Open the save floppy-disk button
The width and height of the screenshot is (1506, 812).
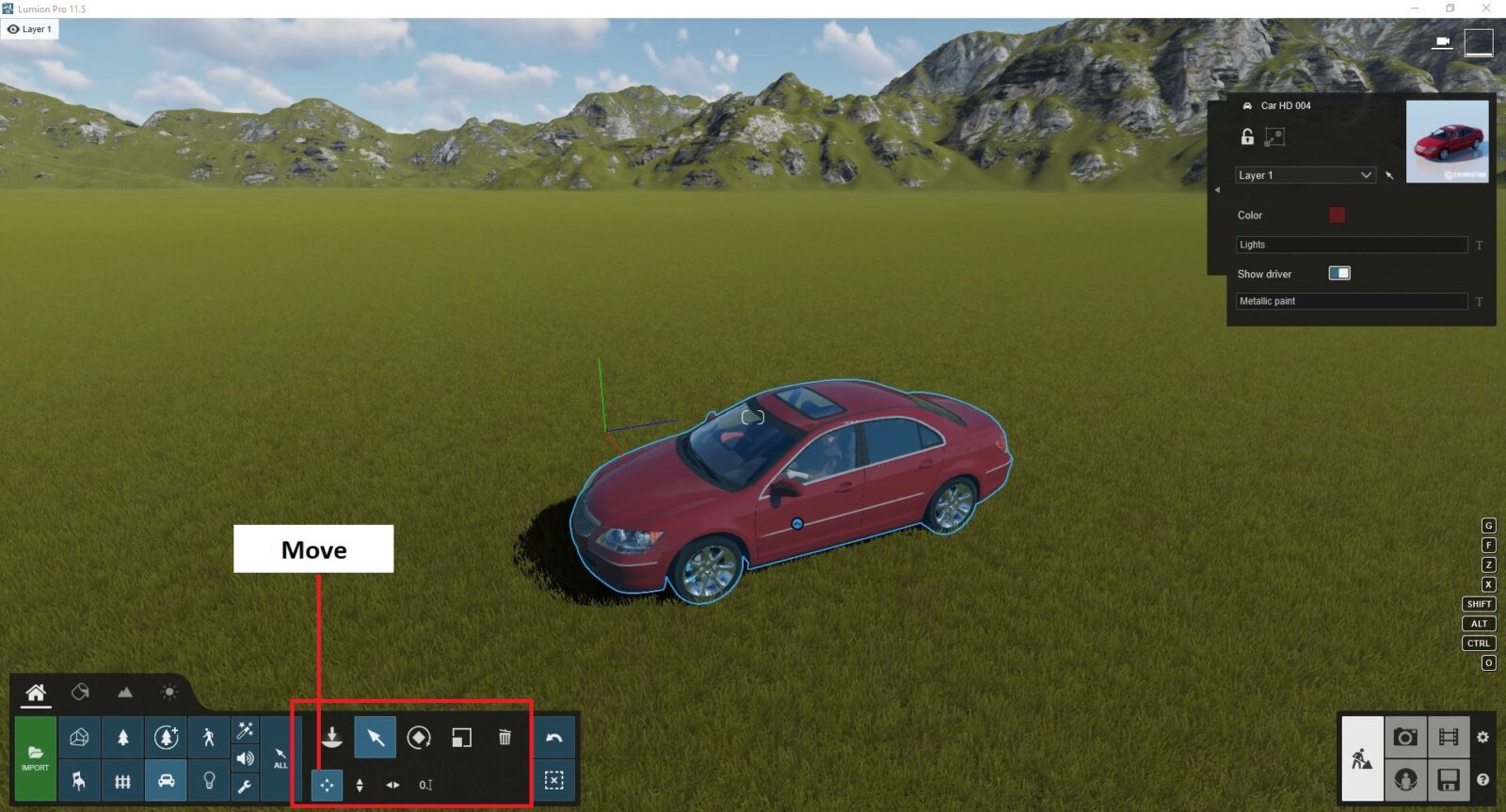[1449, 780]
